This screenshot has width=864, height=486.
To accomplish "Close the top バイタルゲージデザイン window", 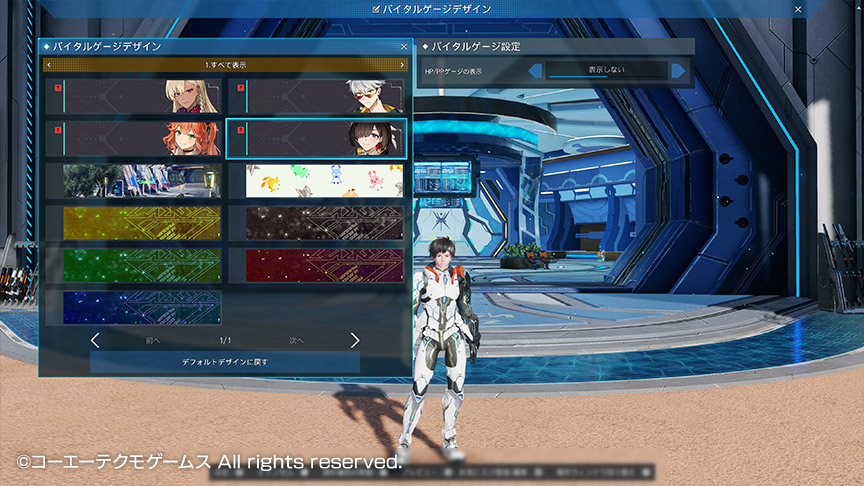I will coord(798,9).
